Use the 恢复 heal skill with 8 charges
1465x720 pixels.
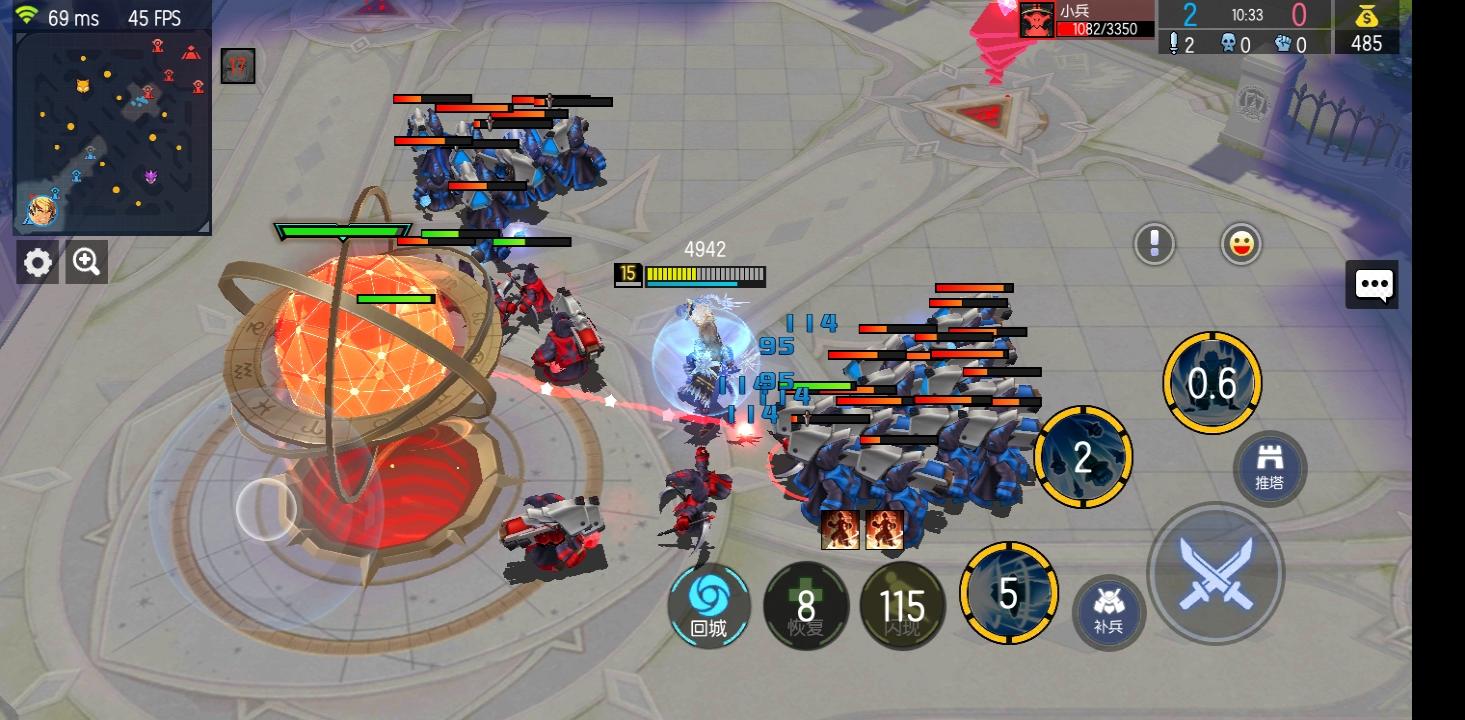(806, 605)
